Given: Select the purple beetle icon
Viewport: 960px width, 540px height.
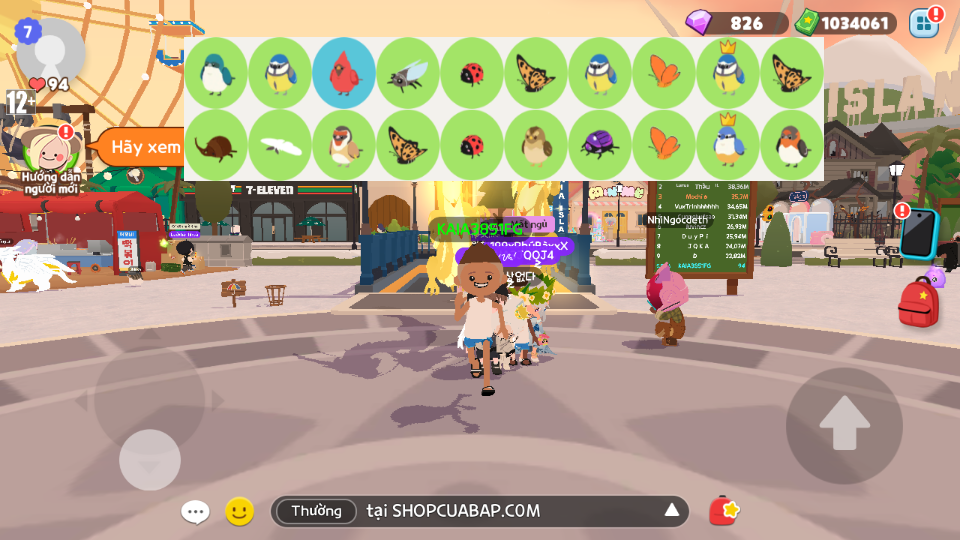Looking at the screenshot, I should click(x=600, y=145).
